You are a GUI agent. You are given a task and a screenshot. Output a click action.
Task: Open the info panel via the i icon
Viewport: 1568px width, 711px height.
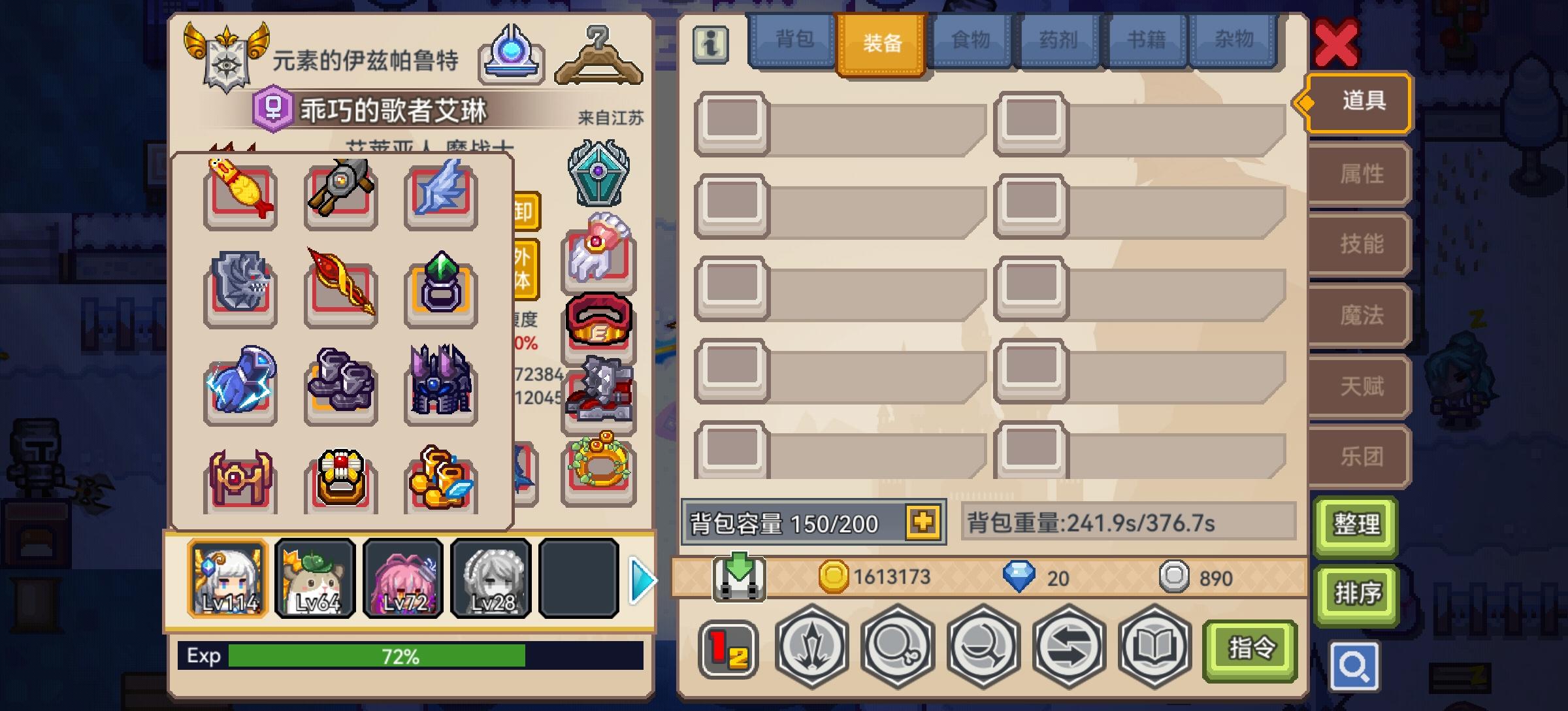[711, 43]
